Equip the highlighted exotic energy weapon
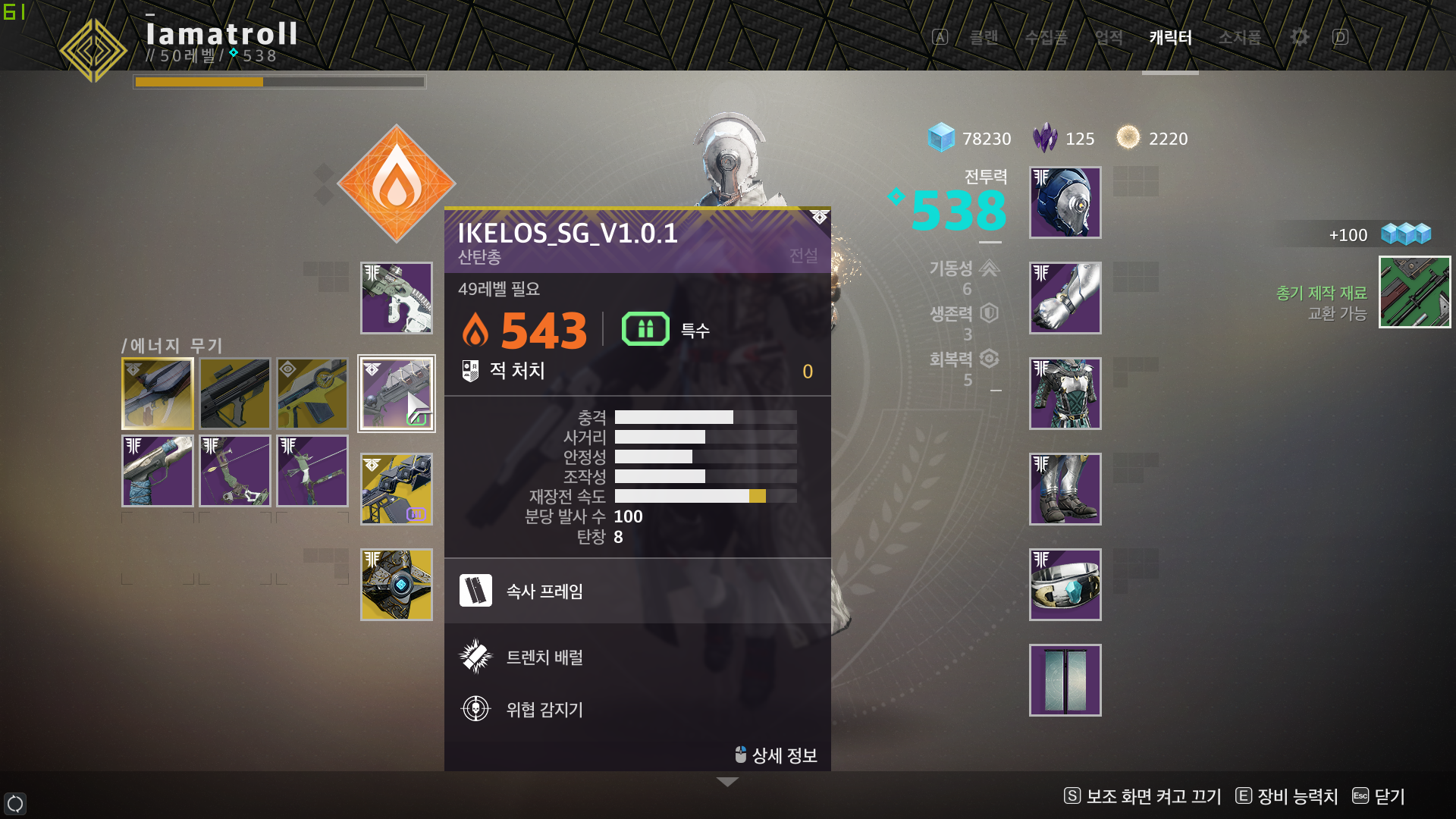 click(x=158, y=394)
